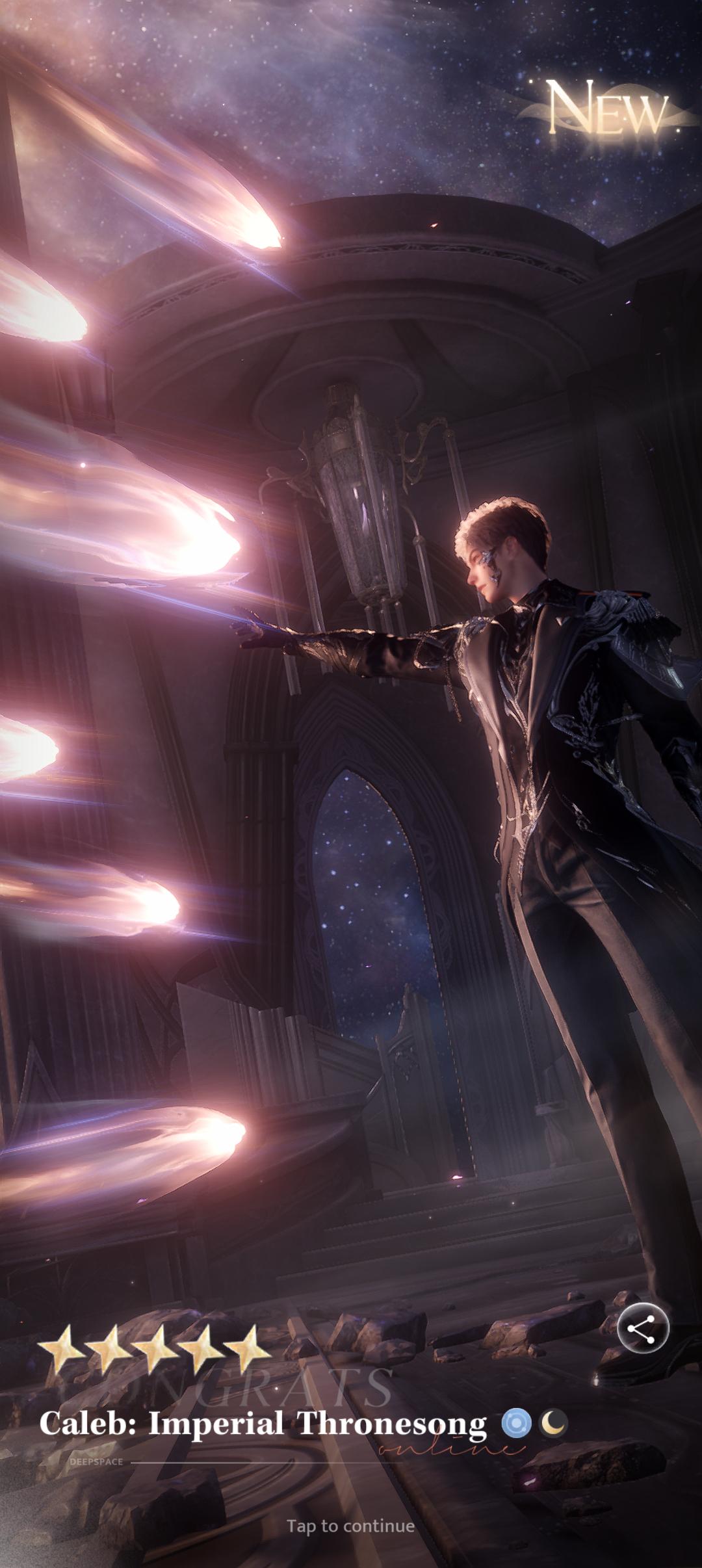Open the share button
702x1568 pixels.
click(x=642, y=1329)
